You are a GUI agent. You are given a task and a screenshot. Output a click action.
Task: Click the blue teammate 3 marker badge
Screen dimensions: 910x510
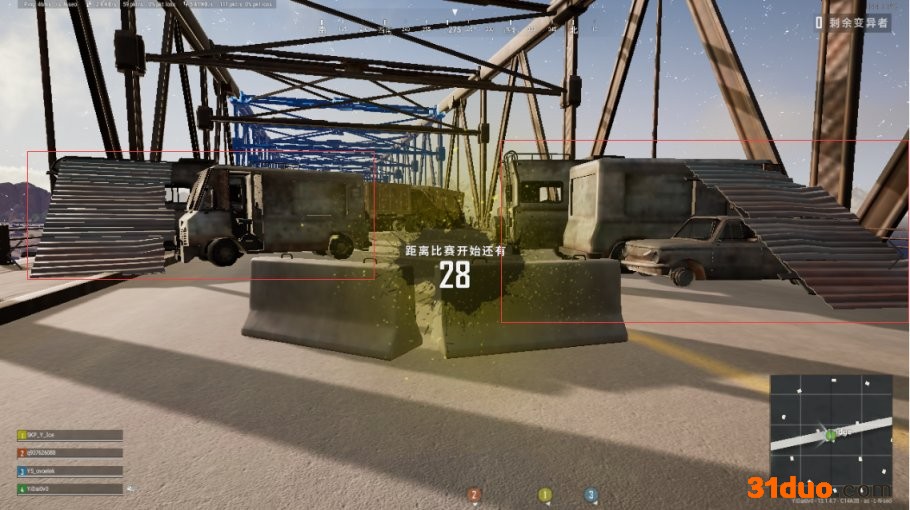click(x=591, y=494)
